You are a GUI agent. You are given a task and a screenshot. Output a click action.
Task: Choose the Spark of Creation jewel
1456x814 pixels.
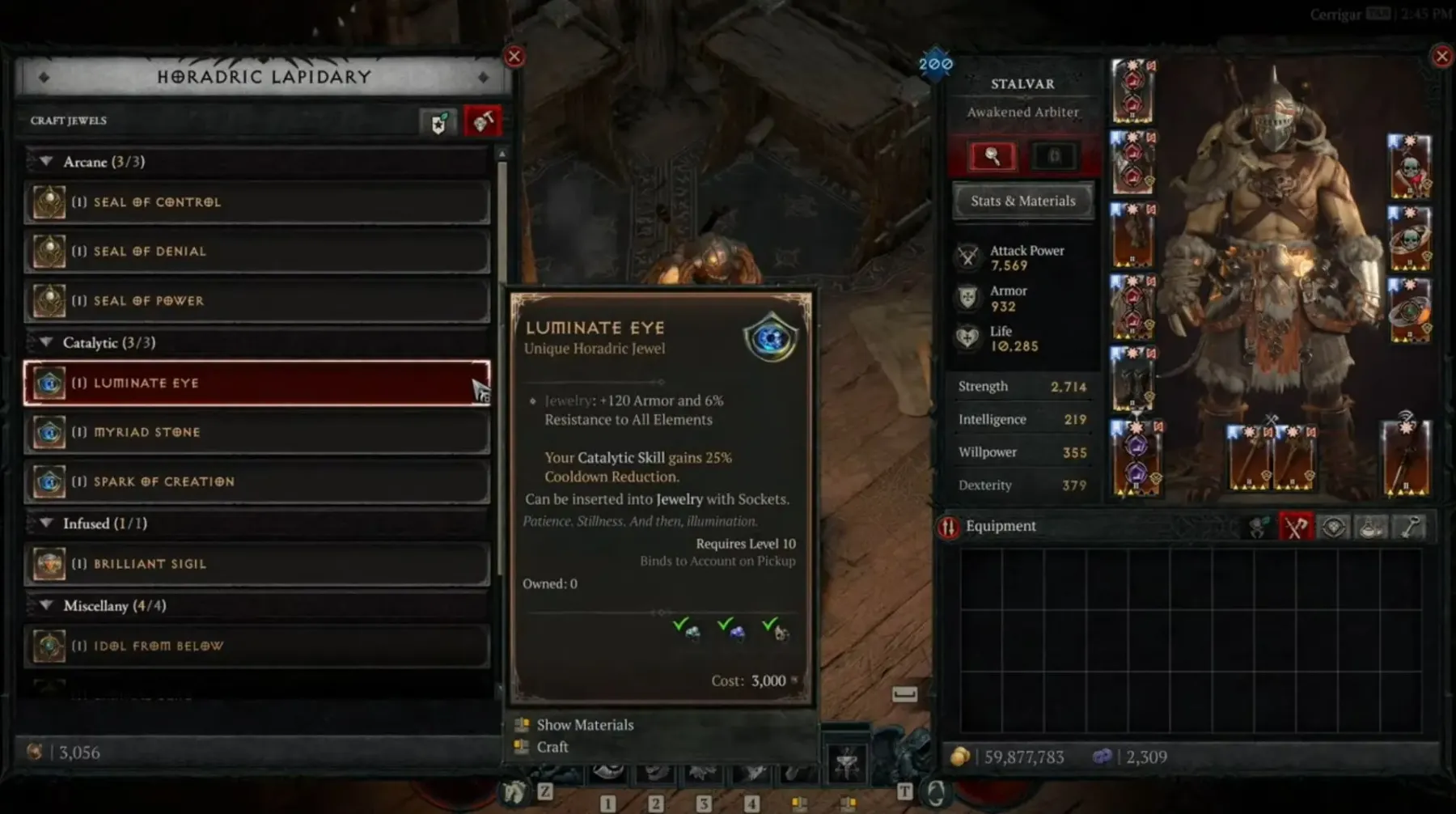pos(257,481)
